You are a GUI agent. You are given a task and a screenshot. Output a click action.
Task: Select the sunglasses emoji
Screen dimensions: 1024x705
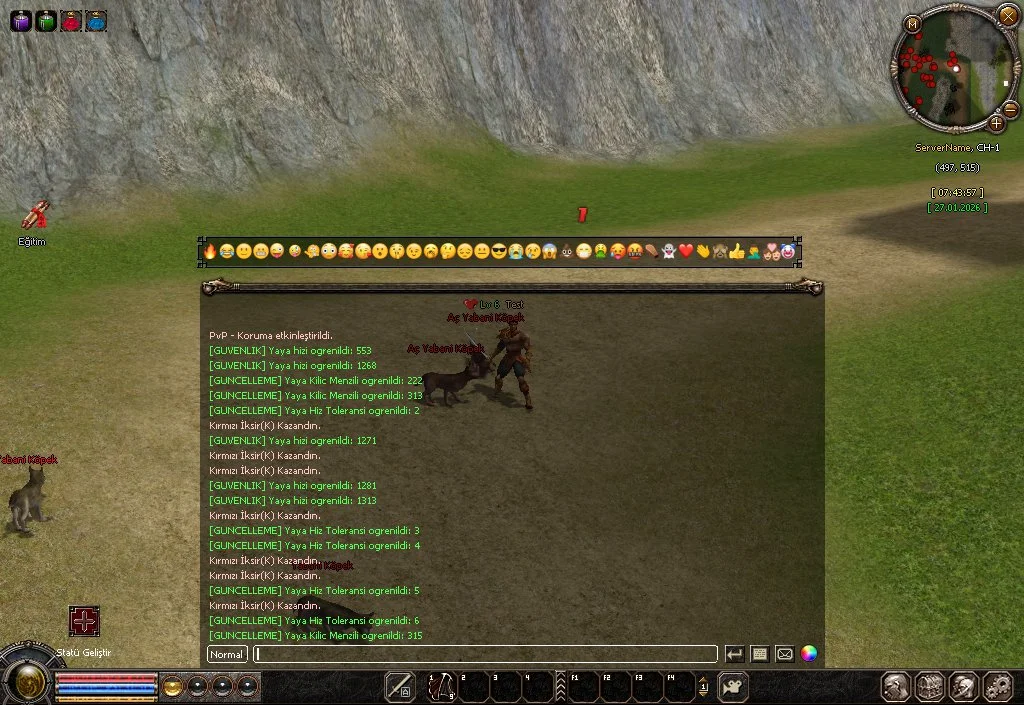498,252
